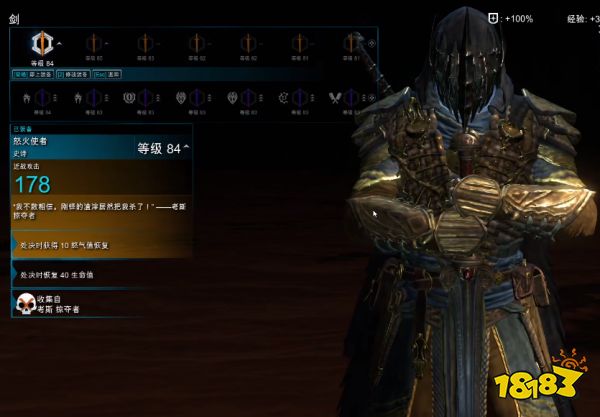Viewport: 600px width, 417px height.
Task: Pick the cog-shaped rune gear slot
Action: coord(285,98)
